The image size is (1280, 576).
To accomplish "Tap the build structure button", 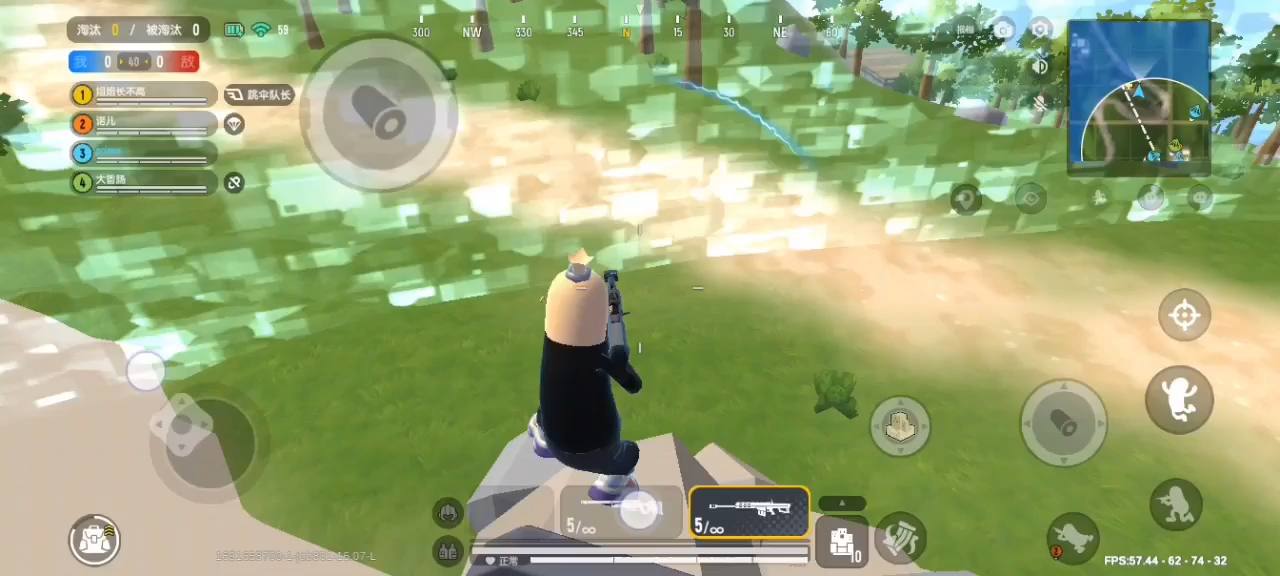I will 900,426.
